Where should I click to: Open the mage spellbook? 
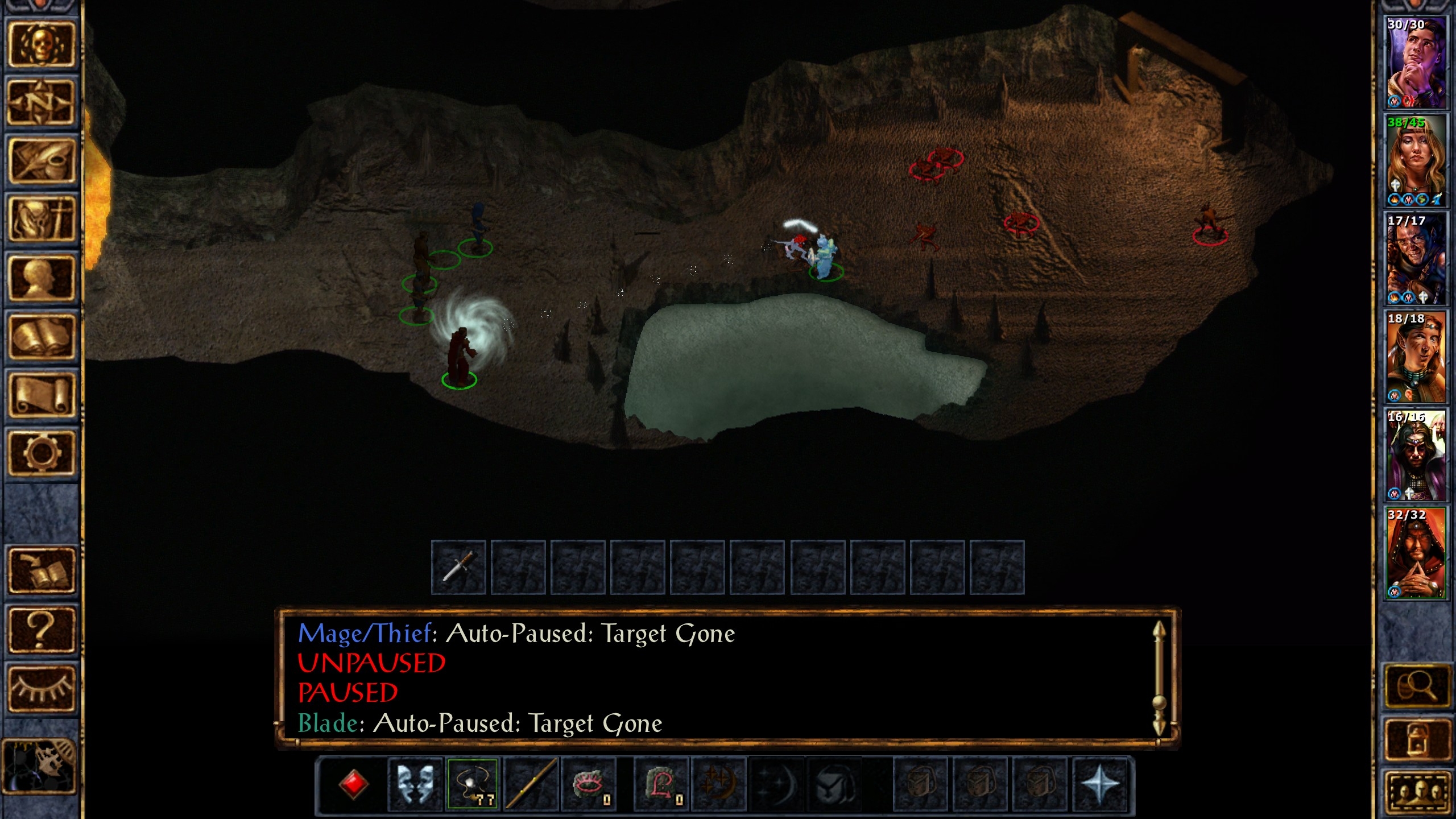point(41,337)
